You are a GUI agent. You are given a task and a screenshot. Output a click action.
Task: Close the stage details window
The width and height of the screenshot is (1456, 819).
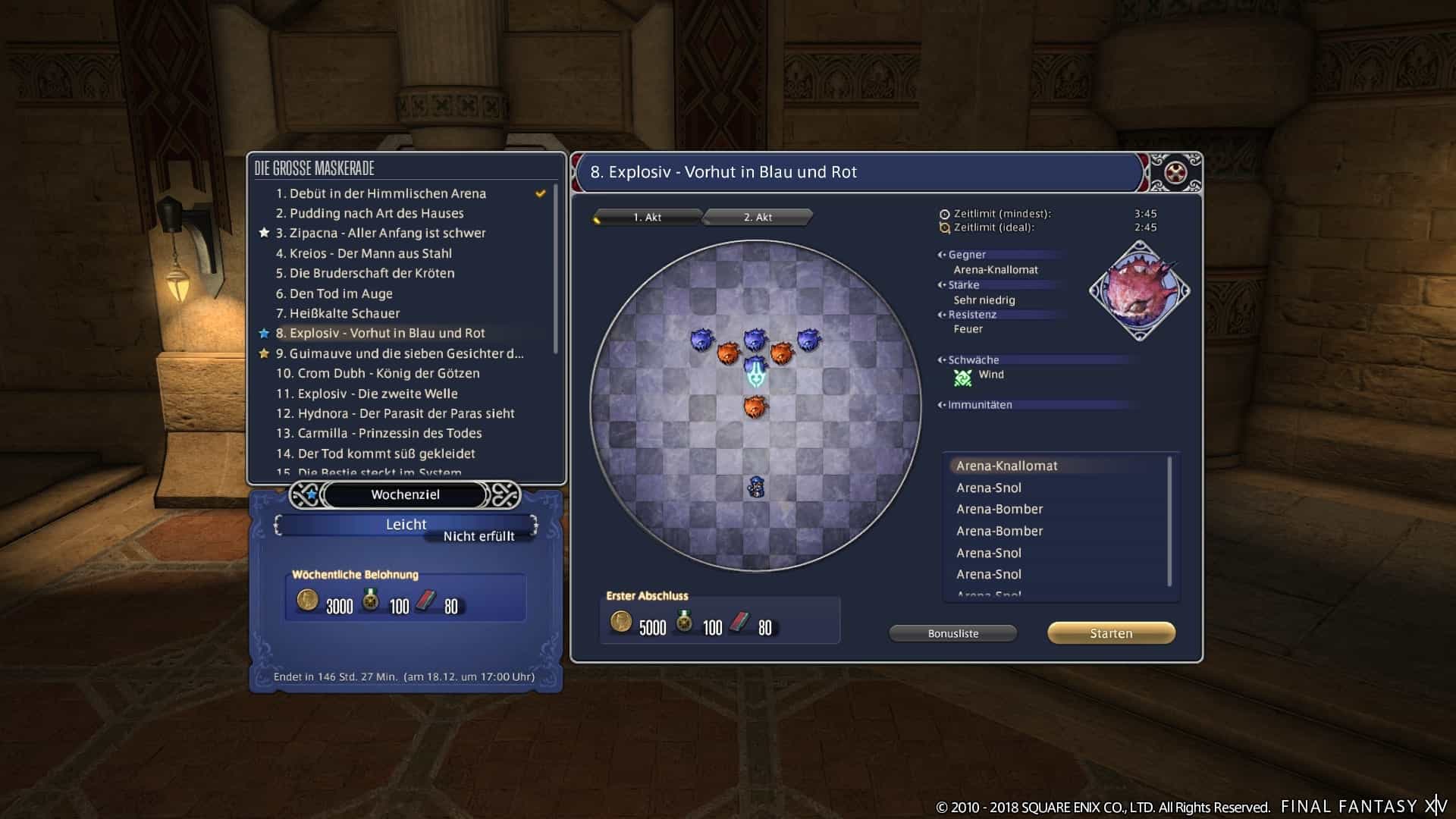point(1175,173)
